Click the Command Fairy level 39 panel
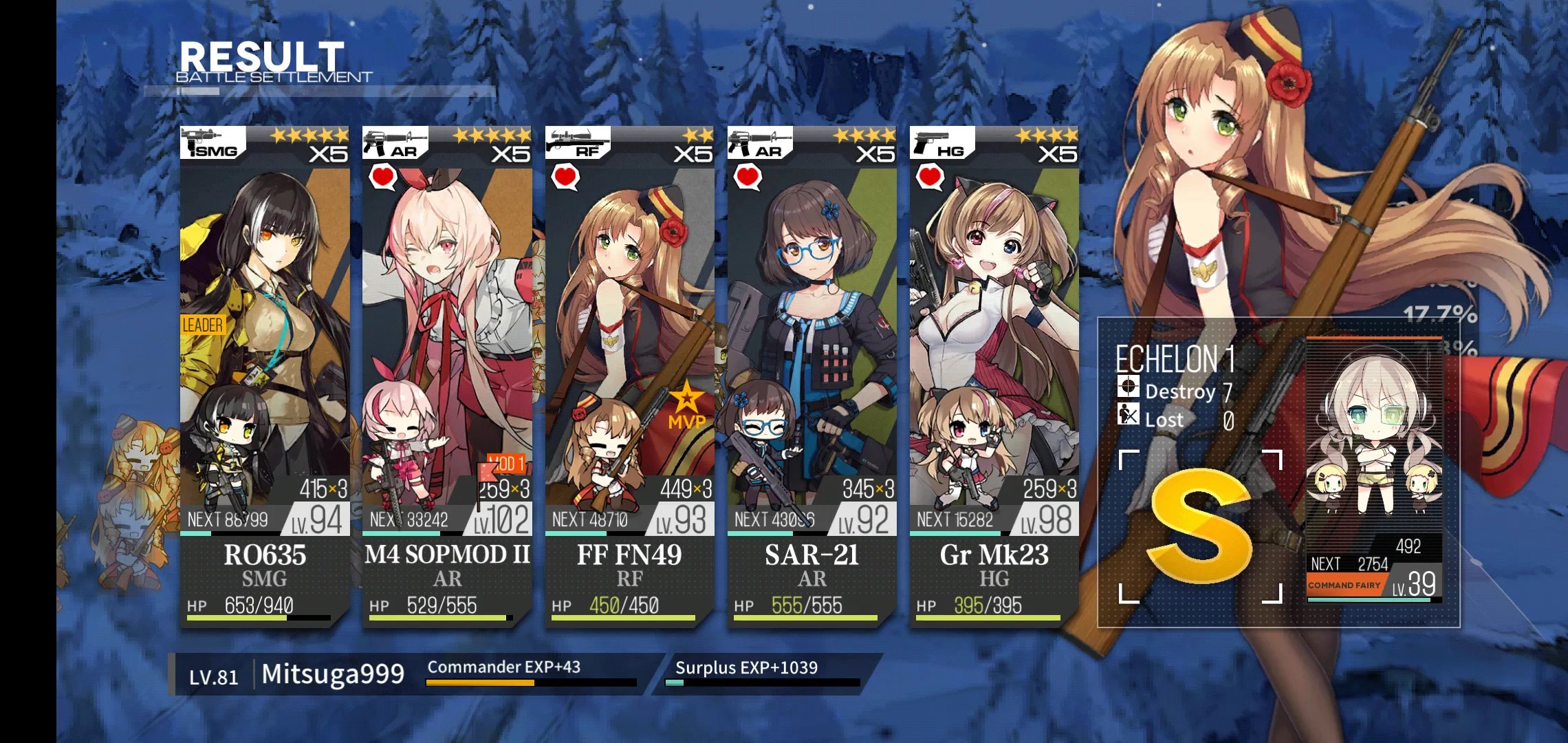Image resolution: width=1568 pixels, height=743 pixels. (1373, 469)
